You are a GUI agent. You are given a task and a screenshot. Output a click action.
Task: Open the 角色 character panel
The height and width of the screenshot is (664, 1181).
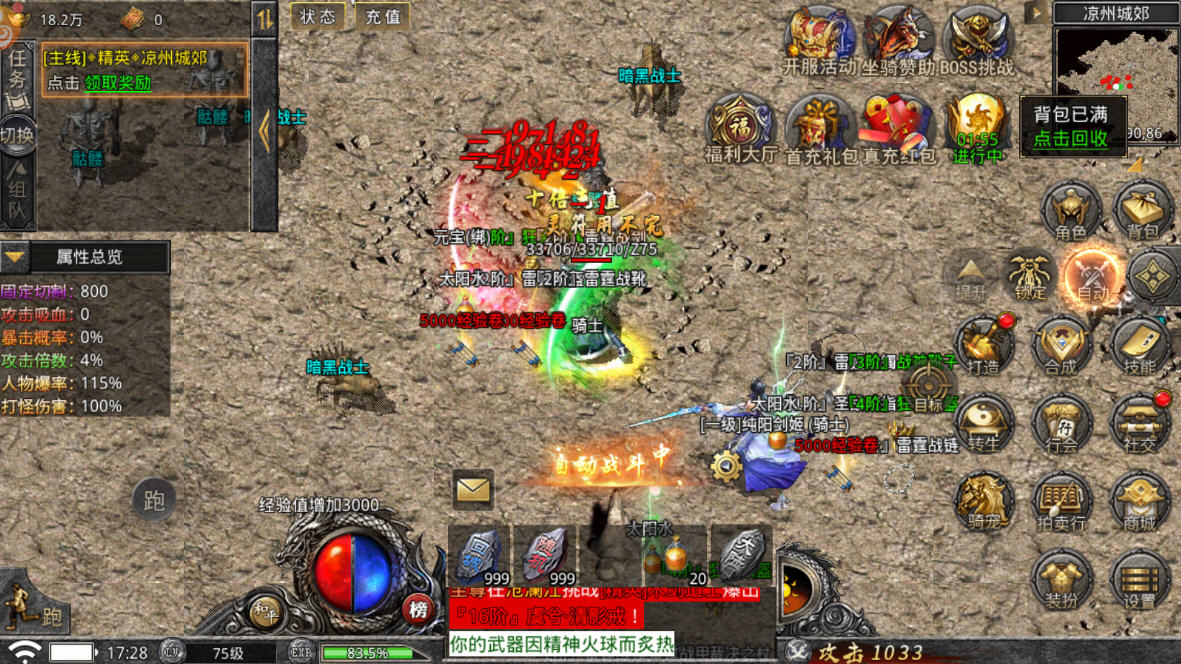tap(1071, 211)
